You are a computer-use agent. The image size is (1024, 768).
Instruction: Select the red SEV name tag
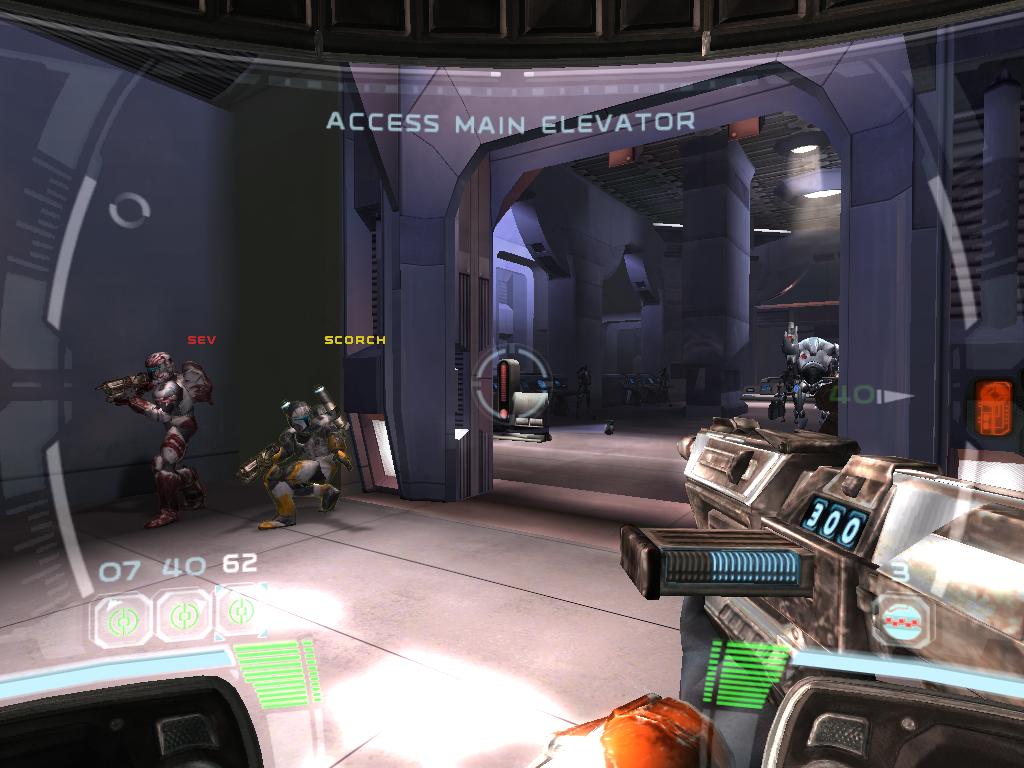click(x=202, y=340)
